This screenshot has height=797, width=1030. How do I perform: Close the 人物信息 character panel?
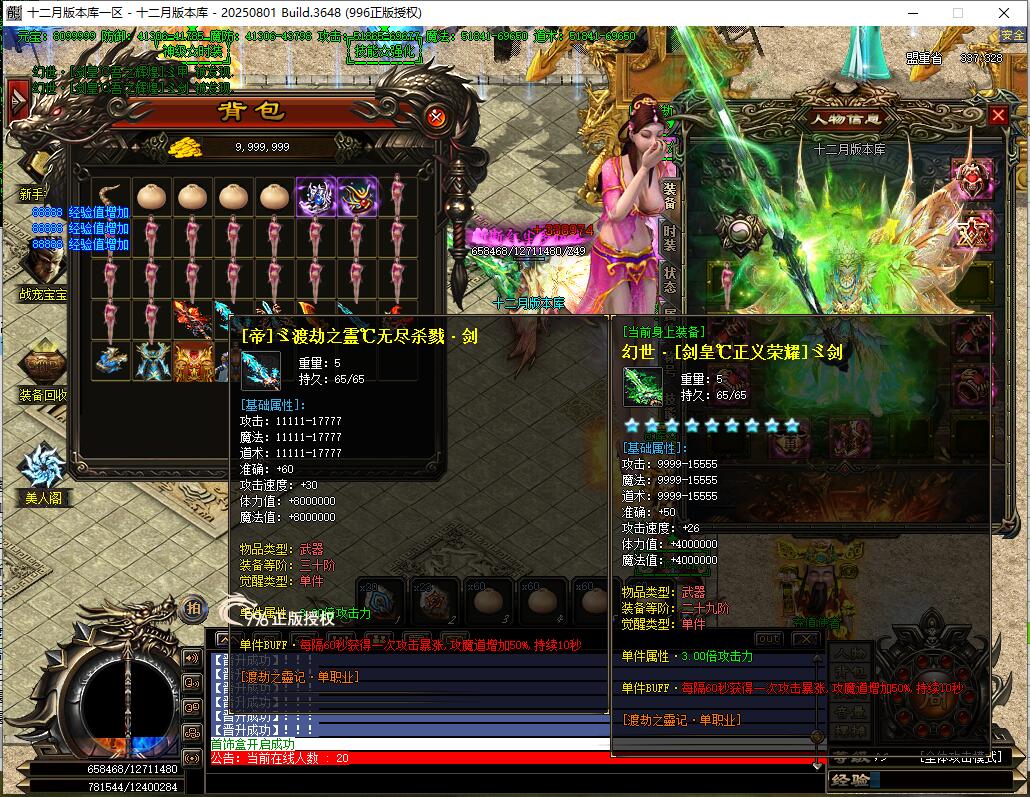[998, 116]
